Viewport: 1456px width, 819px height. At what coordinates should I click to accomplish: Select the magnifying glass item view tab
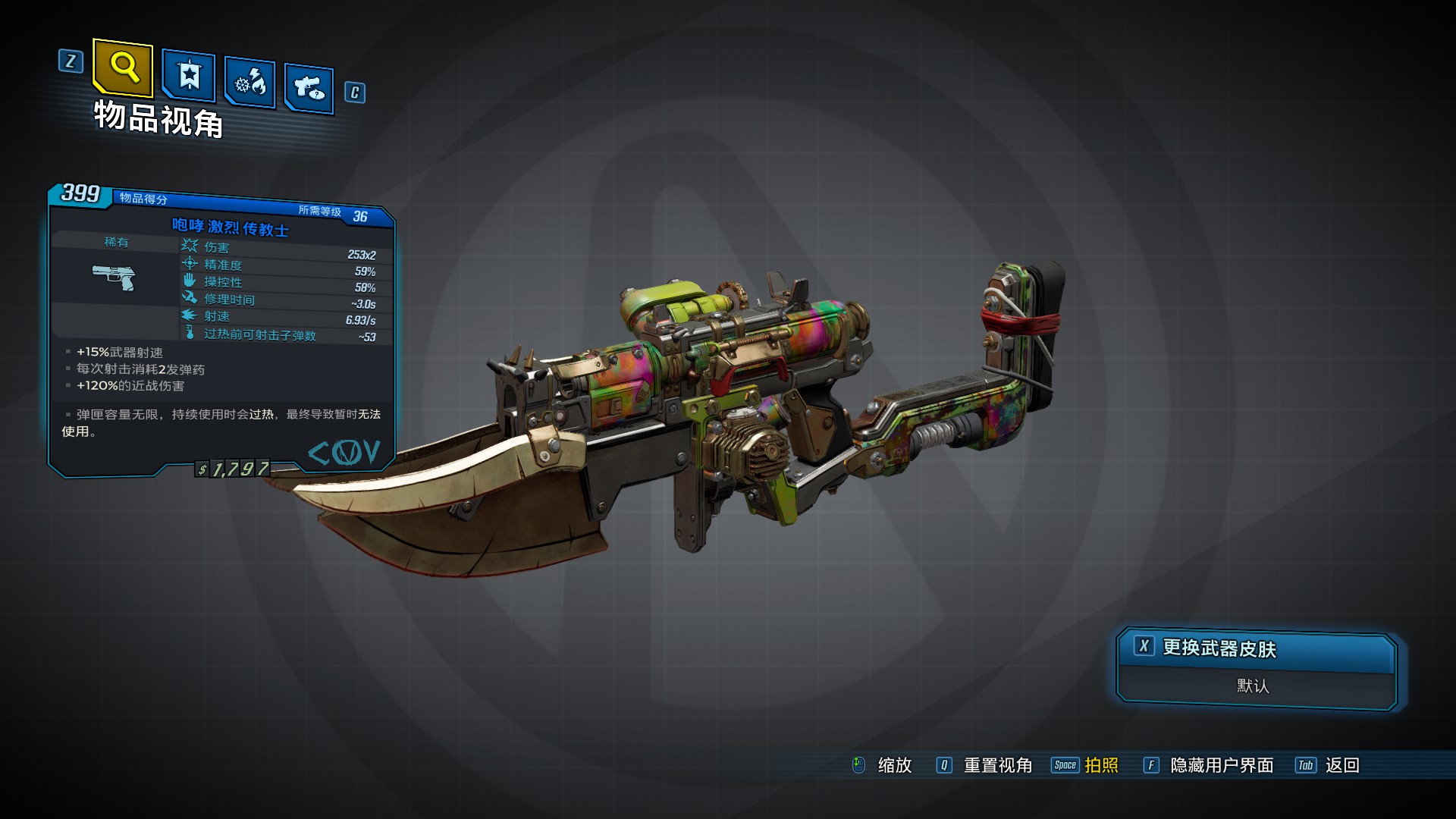[x=123, y=68]
